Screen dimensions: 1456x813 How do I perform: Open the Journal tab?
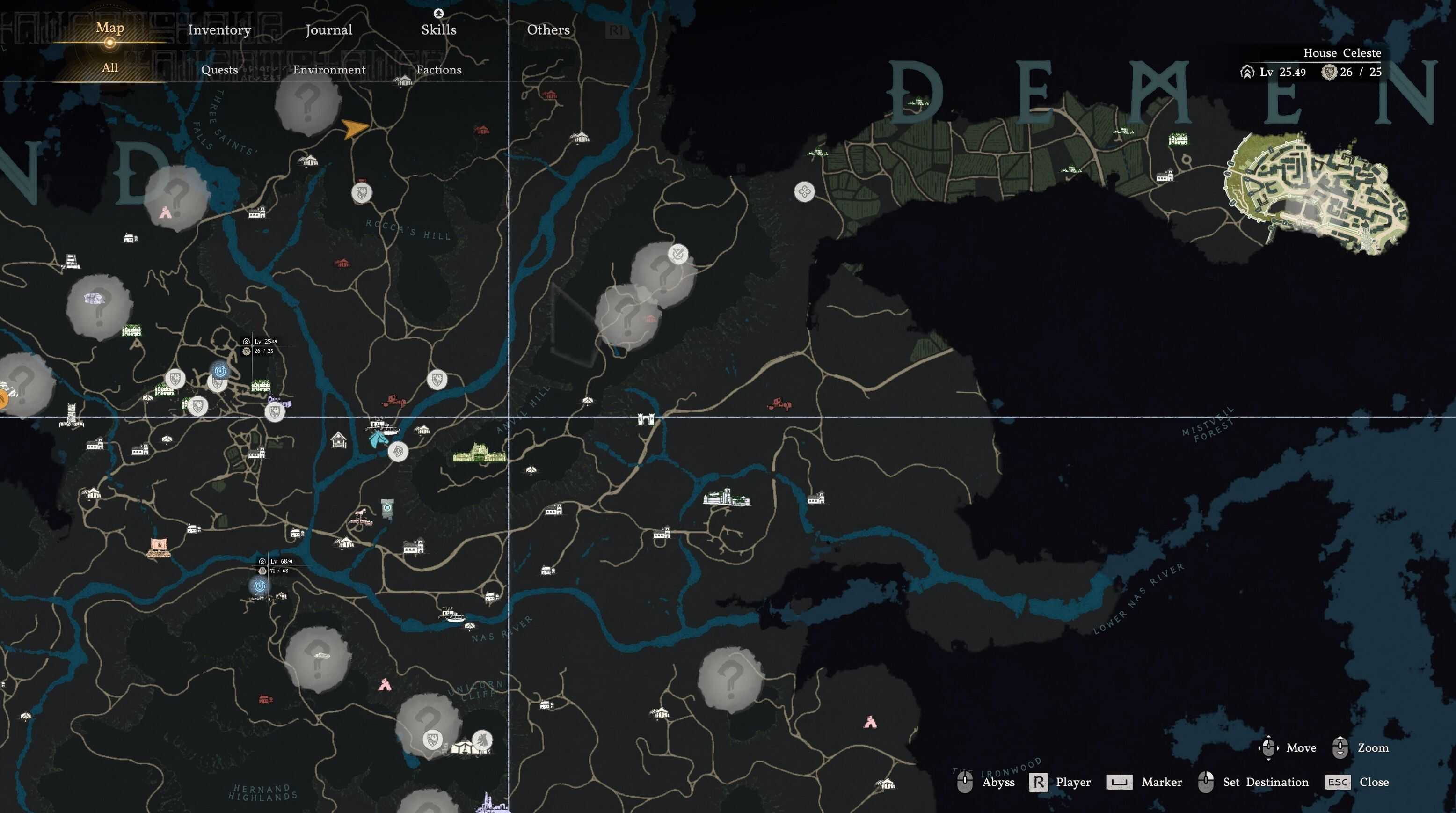pyautogui.click(x=328, y=30)
